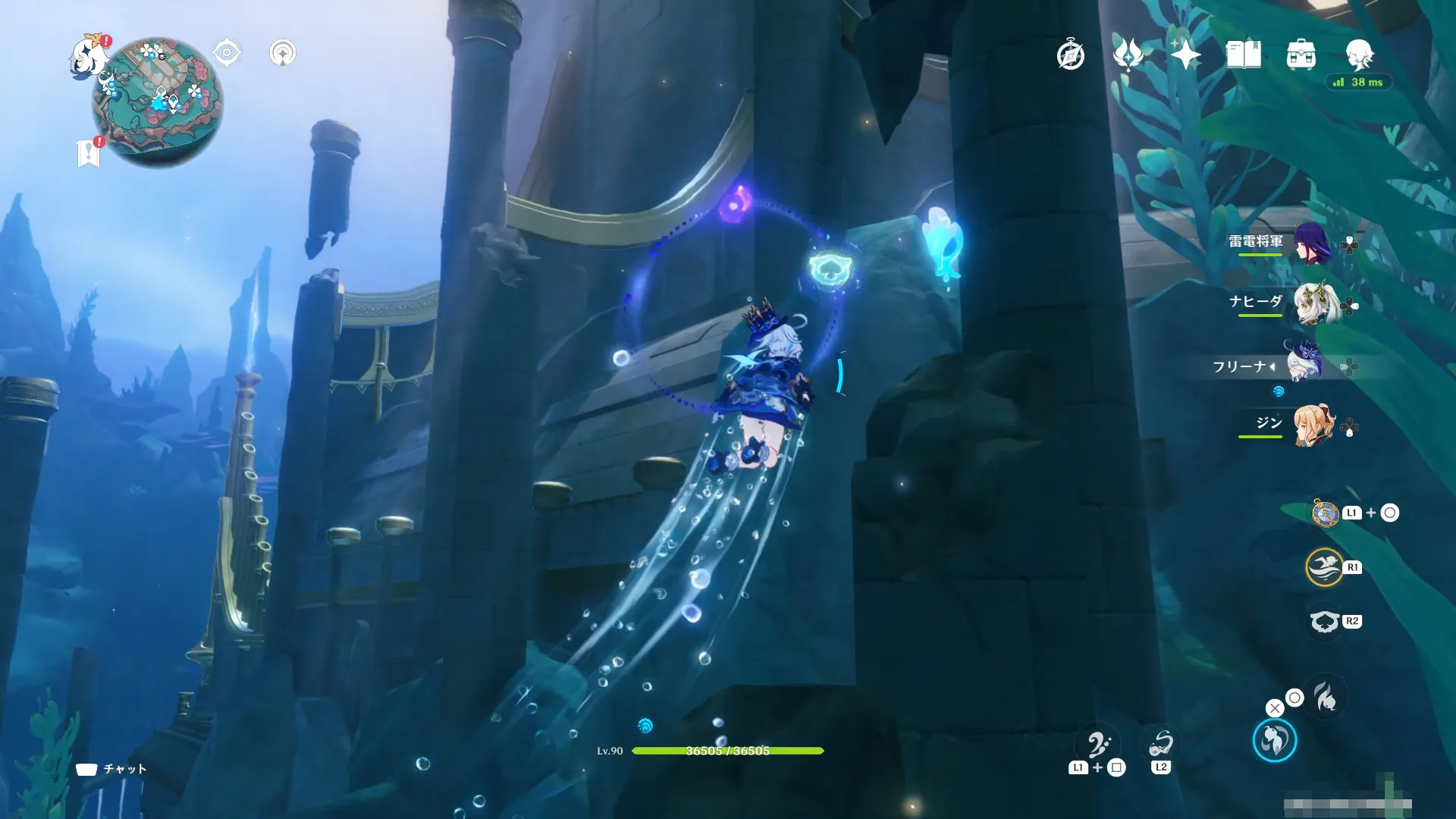The height and width of the screenshot is (819, 1456).
Task: Click the eye-shaped icon beside the minimap
Action: 227,53
